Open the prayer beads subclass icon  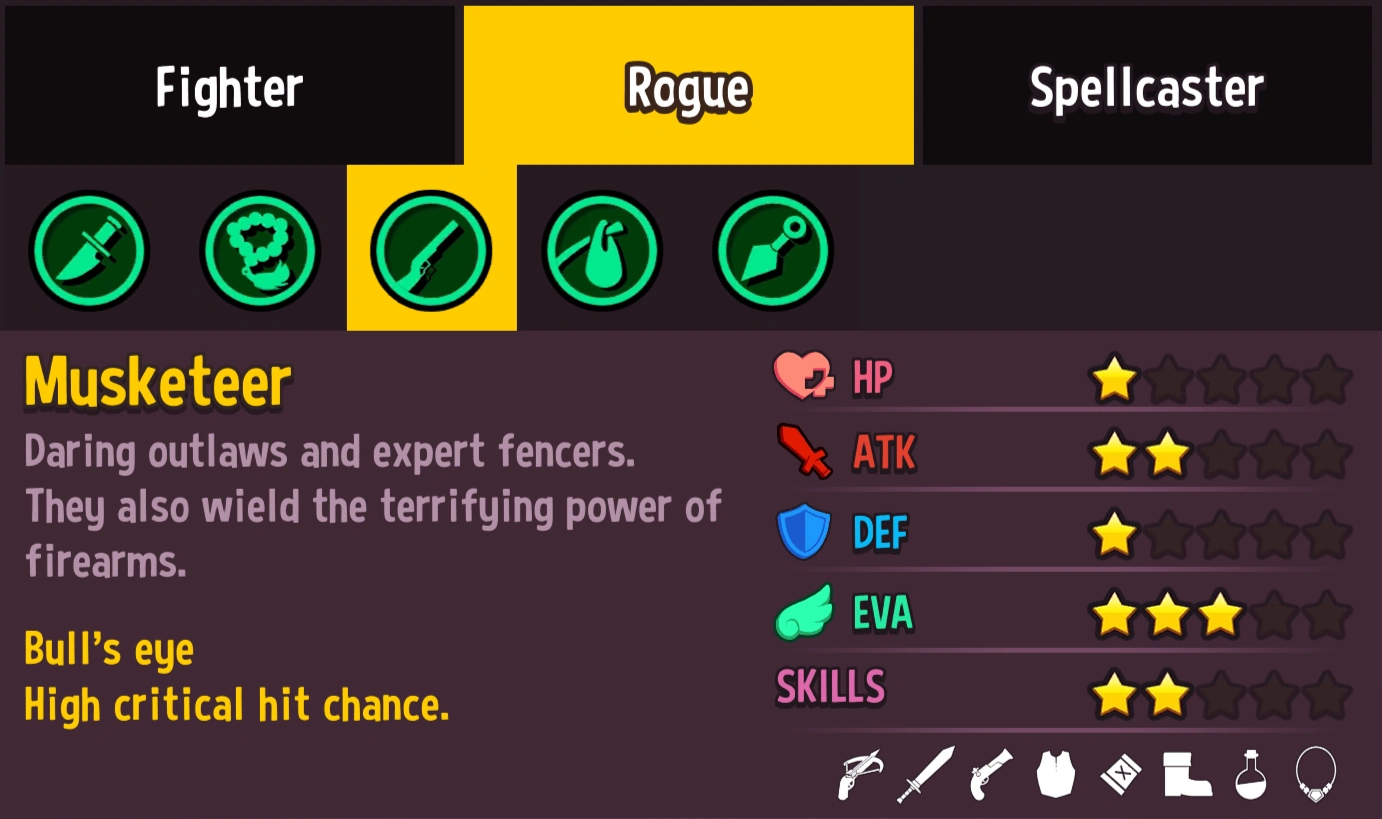coord(260,250)
